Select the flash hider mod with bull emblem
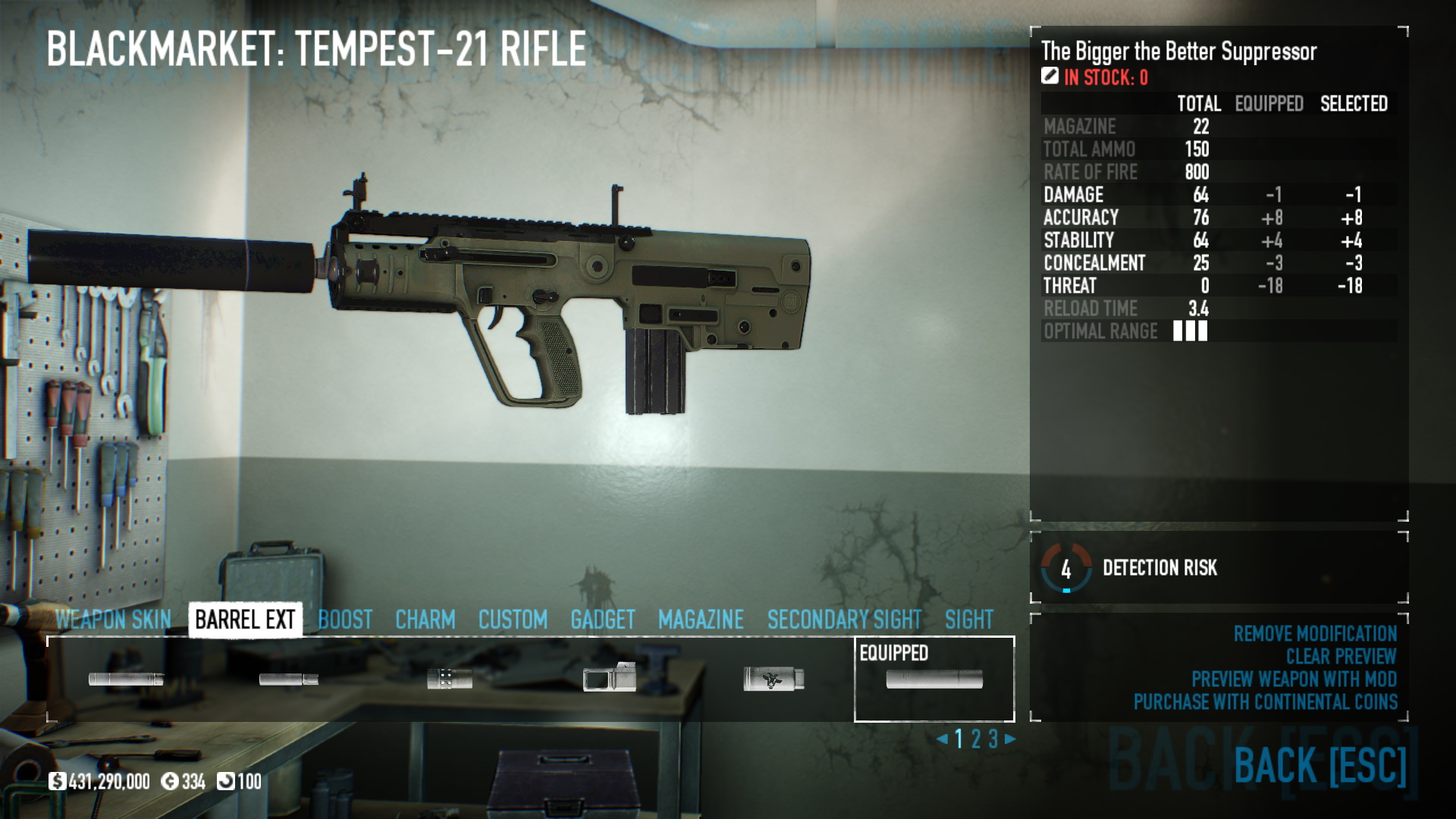The width and height of the screenshot is (1456, 819). point(772,680)
